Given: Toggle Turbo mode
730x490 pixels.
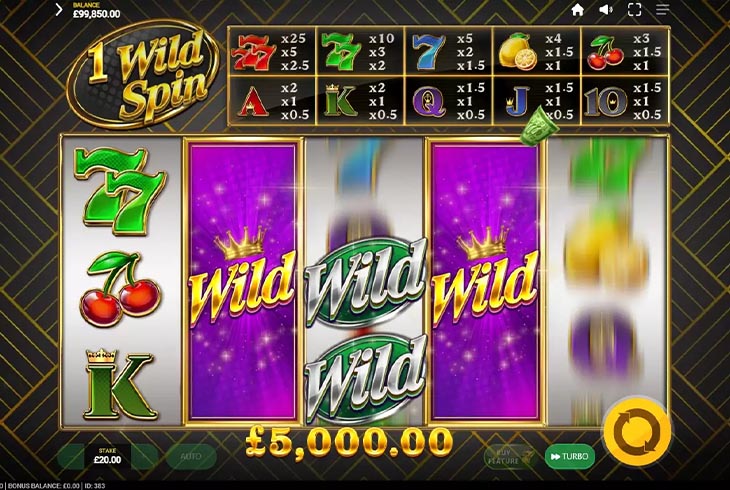Looking at the screenshot, I should pos(569,457).
